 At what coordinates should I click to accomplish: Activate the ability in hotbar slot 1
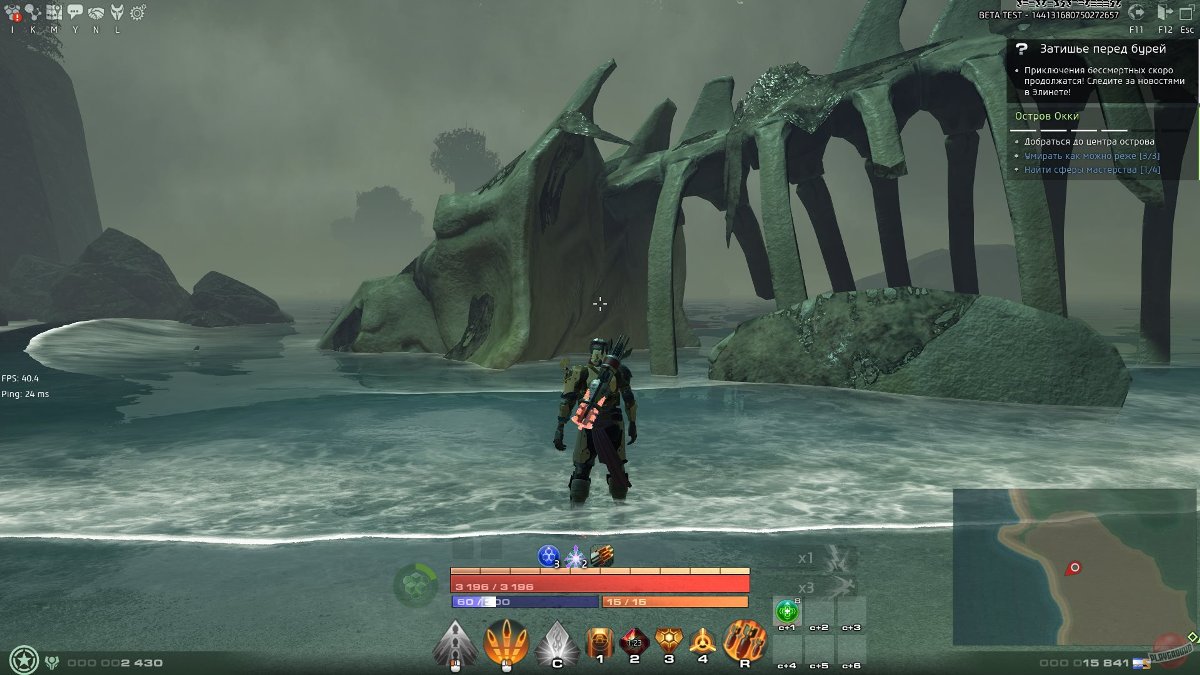pyautogui.click(x=600, y=642)
